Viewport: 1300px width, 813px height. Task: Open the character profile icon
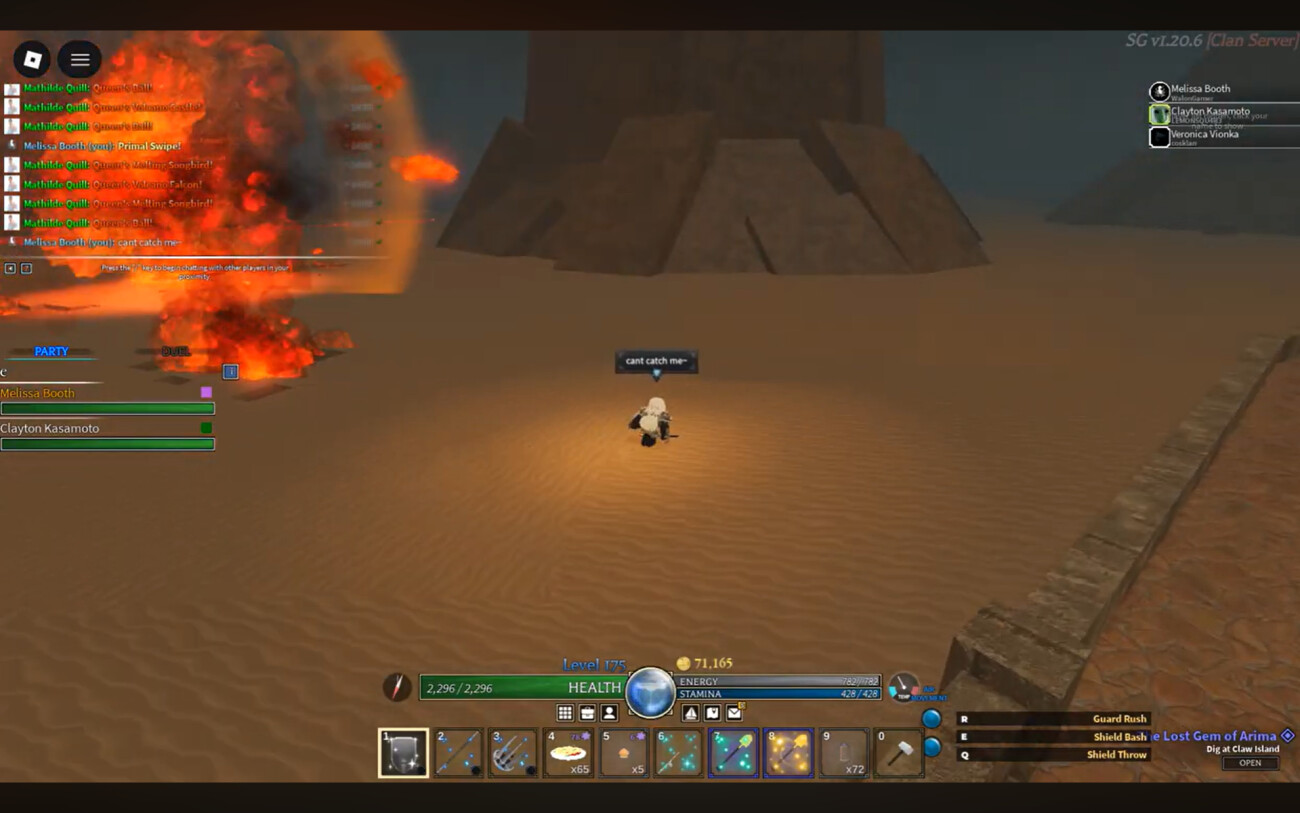tap(609, 713)
